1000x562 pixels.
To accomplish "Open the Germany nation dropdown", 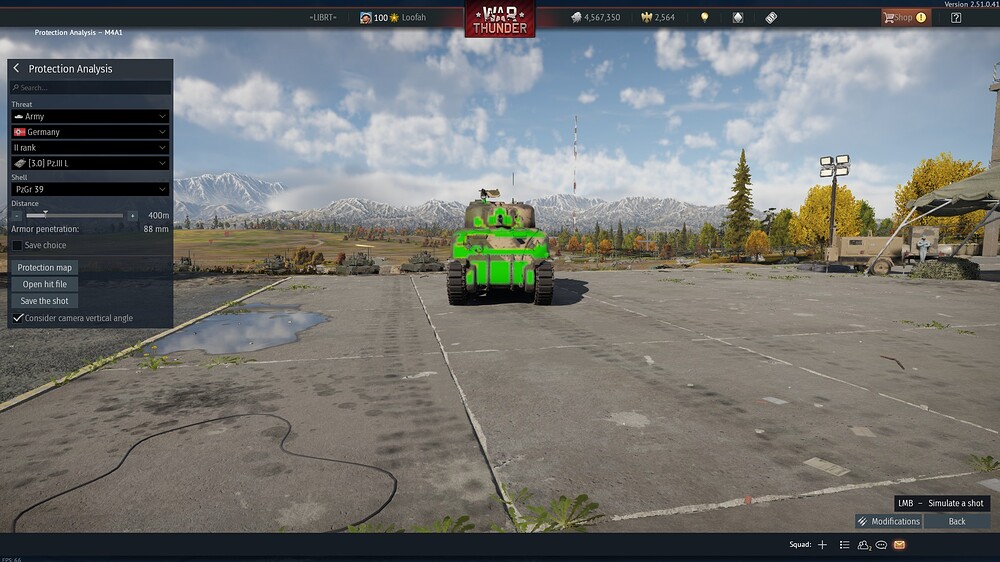I will tap(90, 132).
